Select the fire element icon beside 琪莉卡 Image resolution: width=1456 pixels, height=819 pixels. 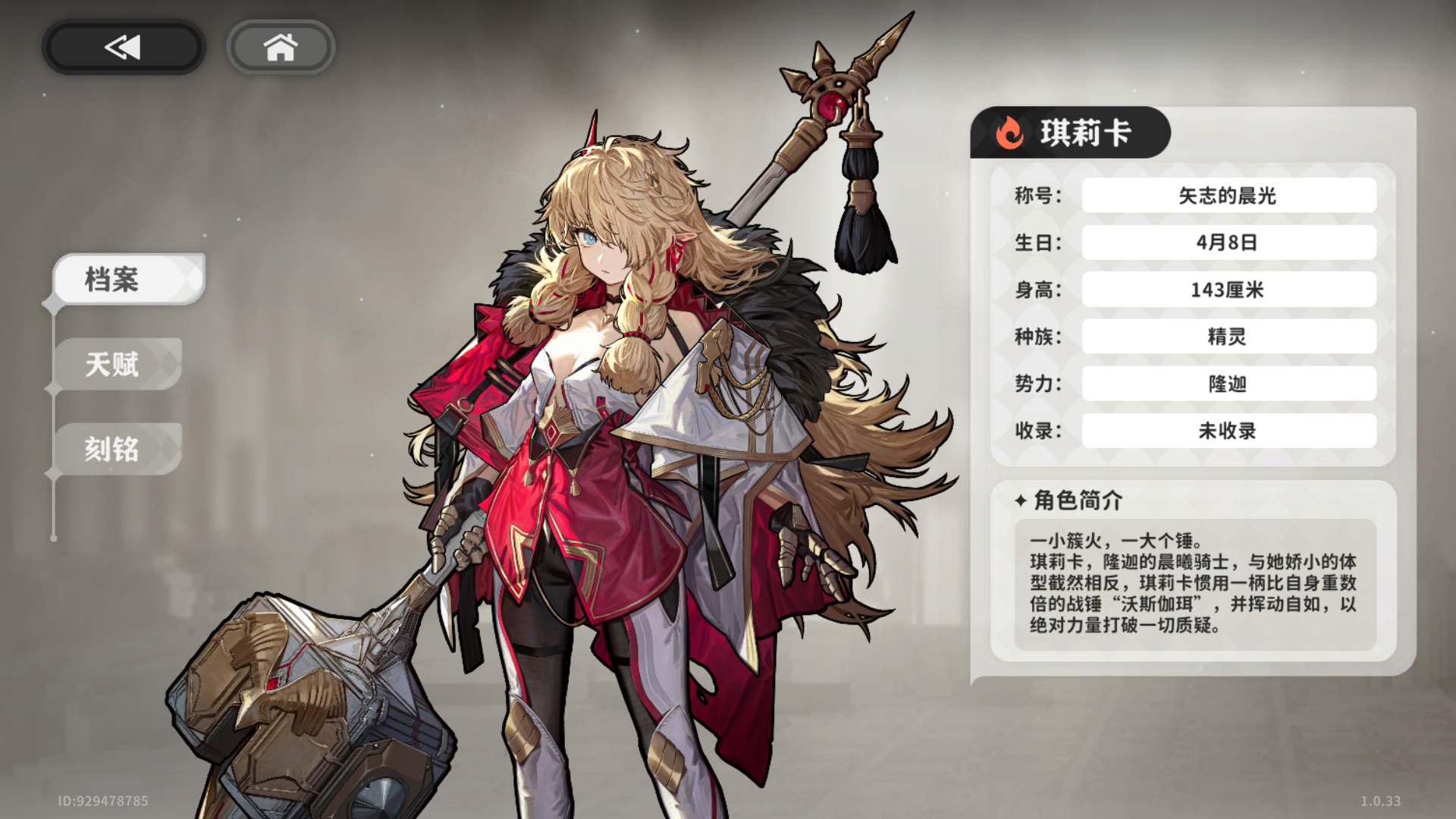point(1009,132)
